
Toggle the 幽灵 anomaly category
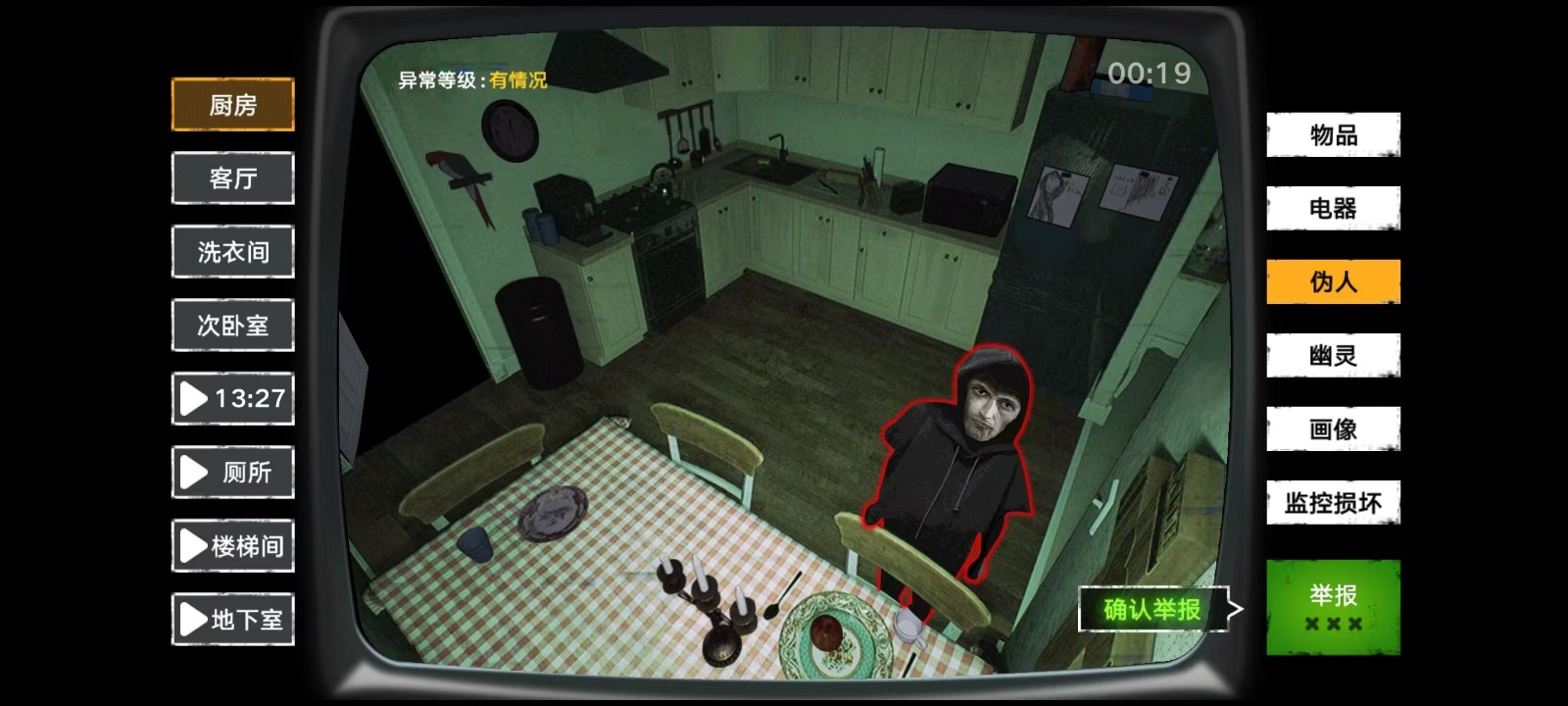pyautogui.click(x=1333, y=354)
